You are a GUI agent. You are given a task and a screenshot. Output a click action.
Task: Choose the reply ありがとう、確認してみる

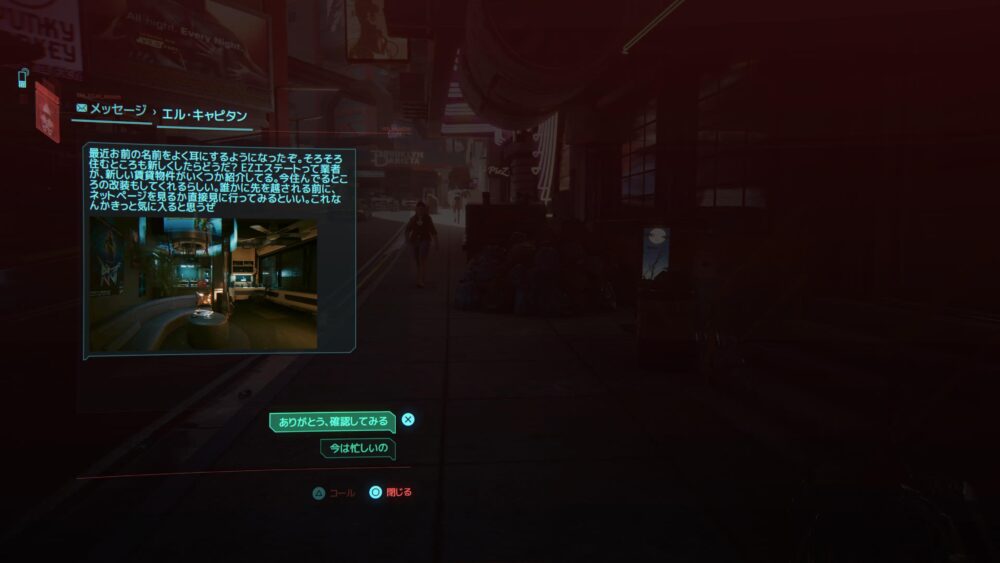[x=332, y=422]
